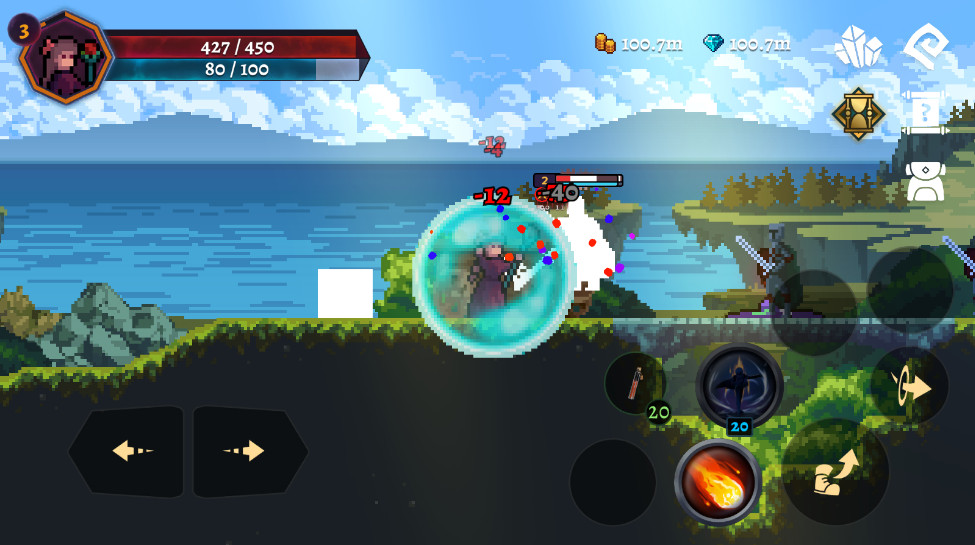Activate the dark caster skill costing 20
Screen dimensions: 975x545
pyautogui.click(x=739, y=386)
